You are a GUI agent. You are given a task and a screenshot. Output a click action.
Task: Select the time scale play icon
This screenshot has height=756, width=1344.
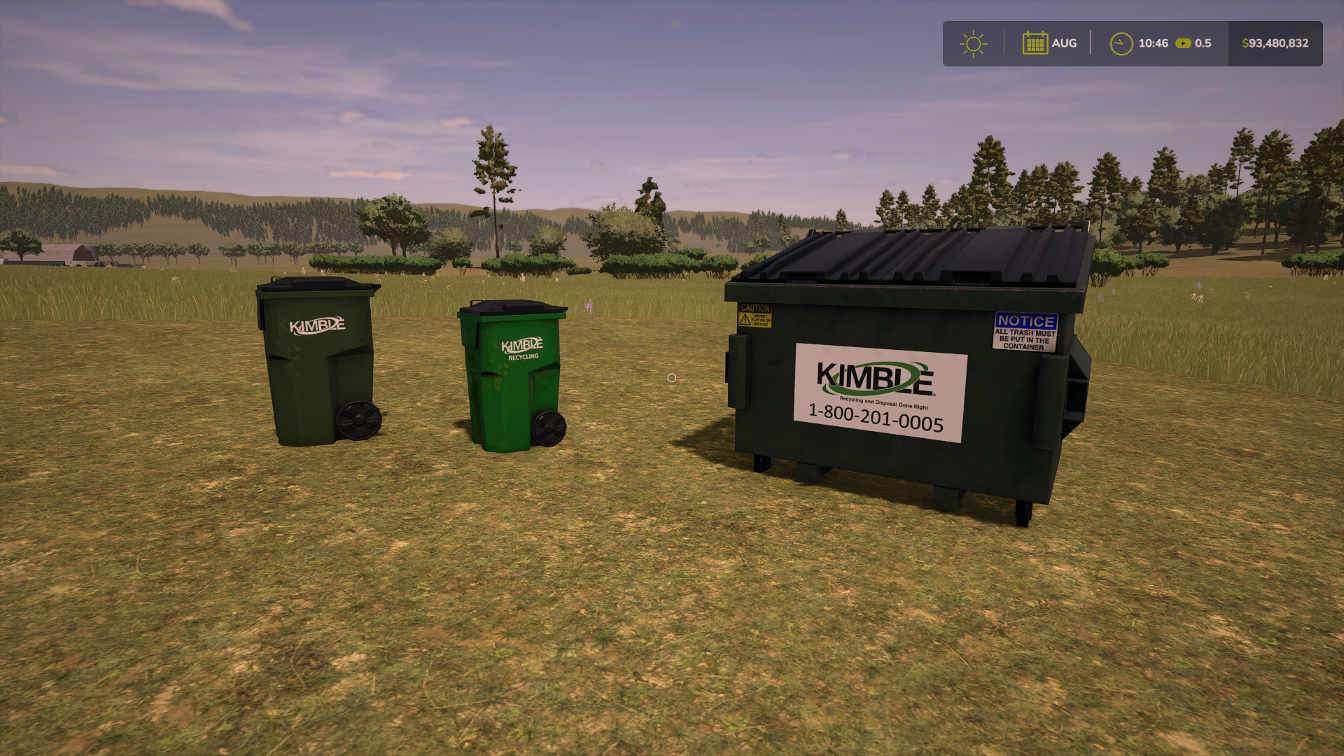tap(1185, 43)
